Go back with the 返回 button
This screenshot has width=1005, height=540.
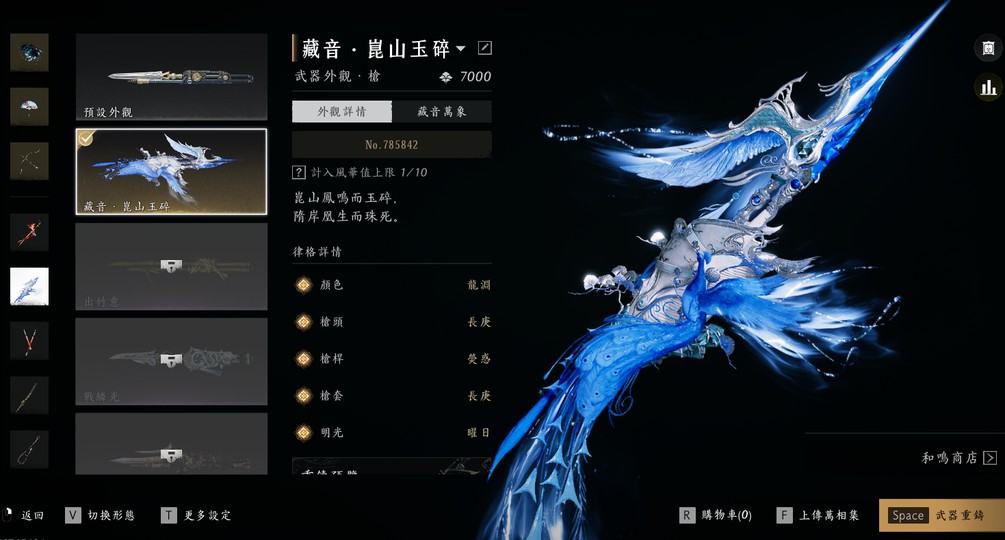tap(24, 515)
